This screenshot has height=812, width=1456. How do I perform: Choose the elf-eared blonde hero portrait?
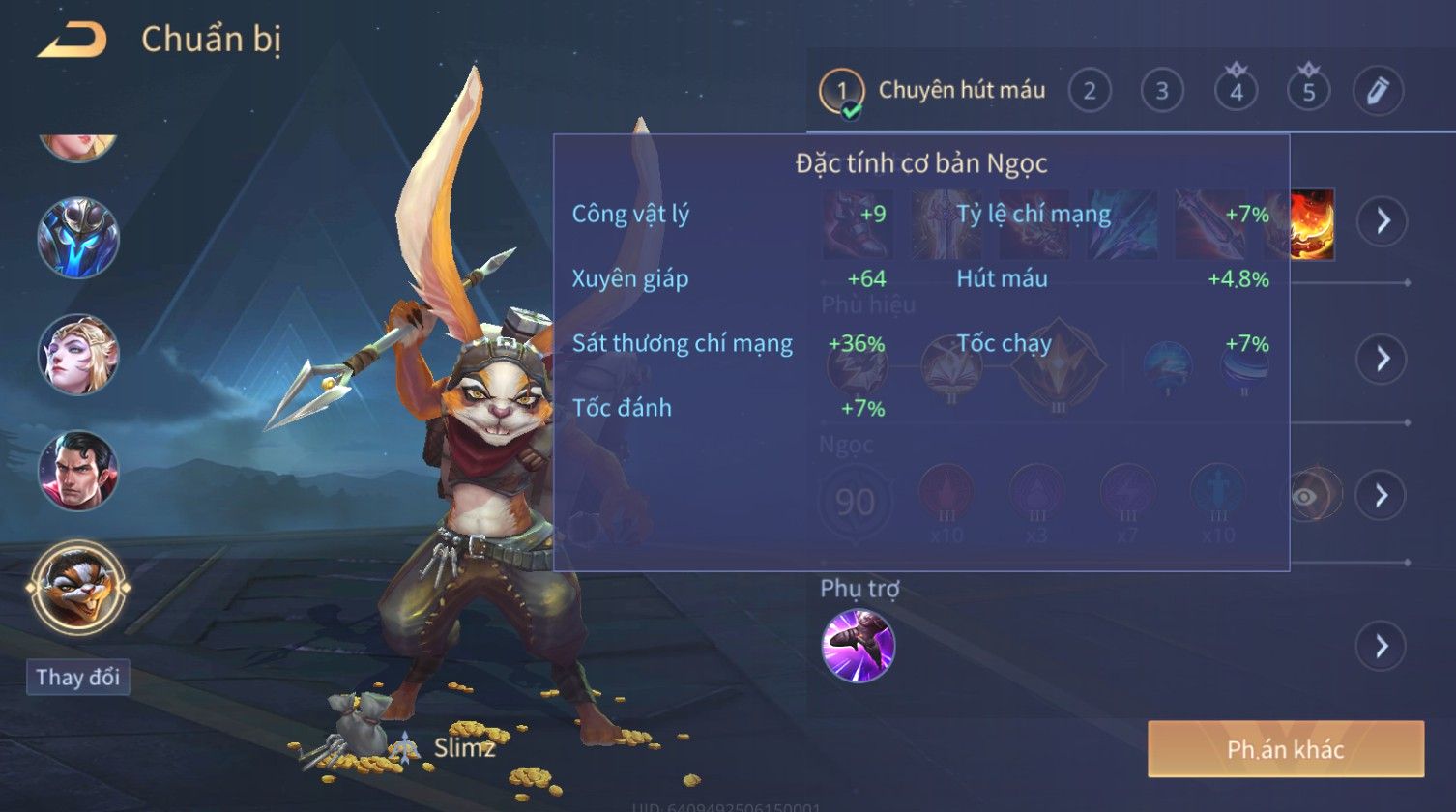(x=77, y=354)
